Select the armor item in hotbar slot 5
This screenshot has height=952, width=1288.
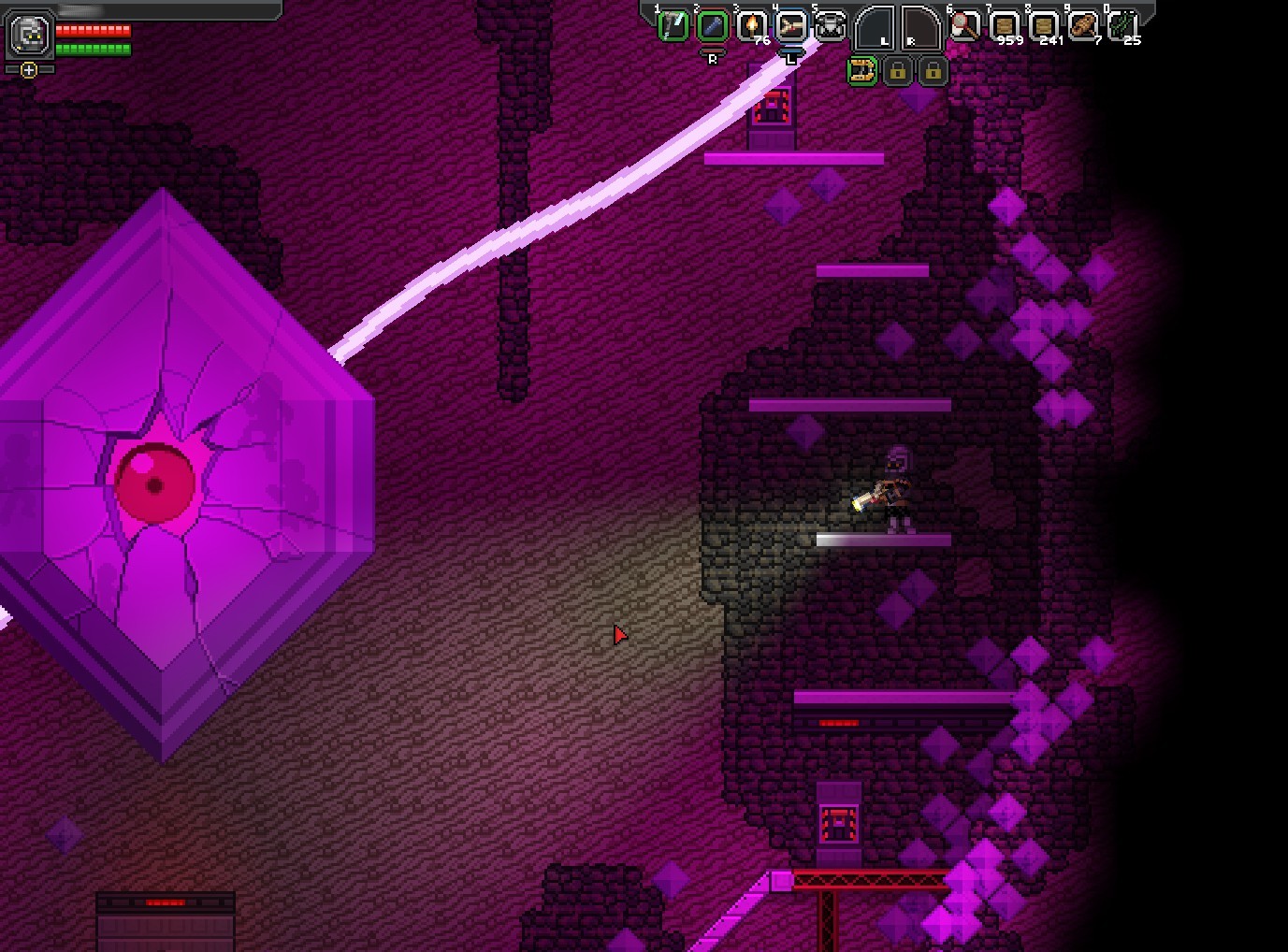pos(831,24)
